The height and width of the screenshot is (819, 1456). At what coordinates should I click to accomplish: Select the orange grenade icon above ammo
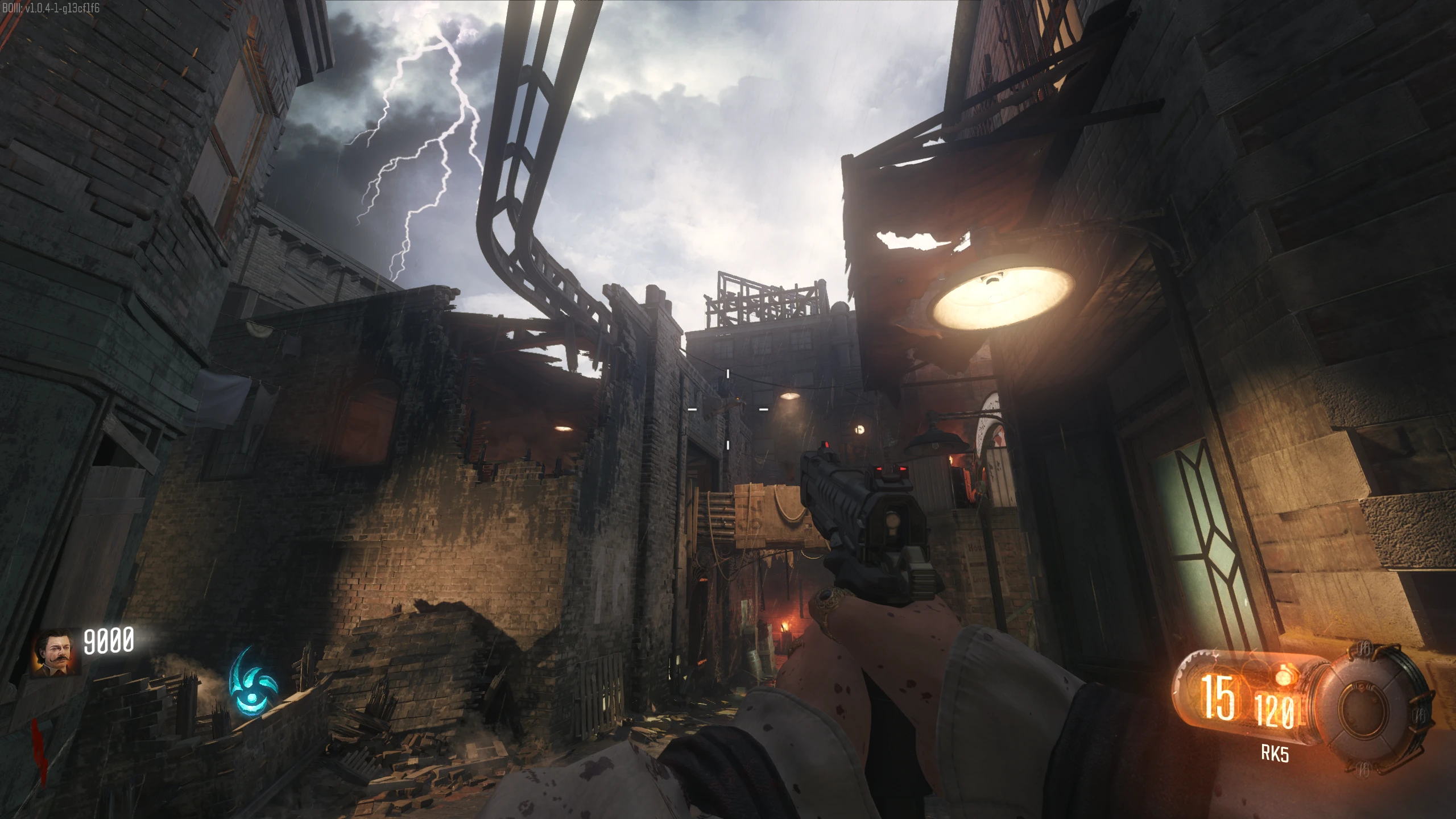(1284, 677)
